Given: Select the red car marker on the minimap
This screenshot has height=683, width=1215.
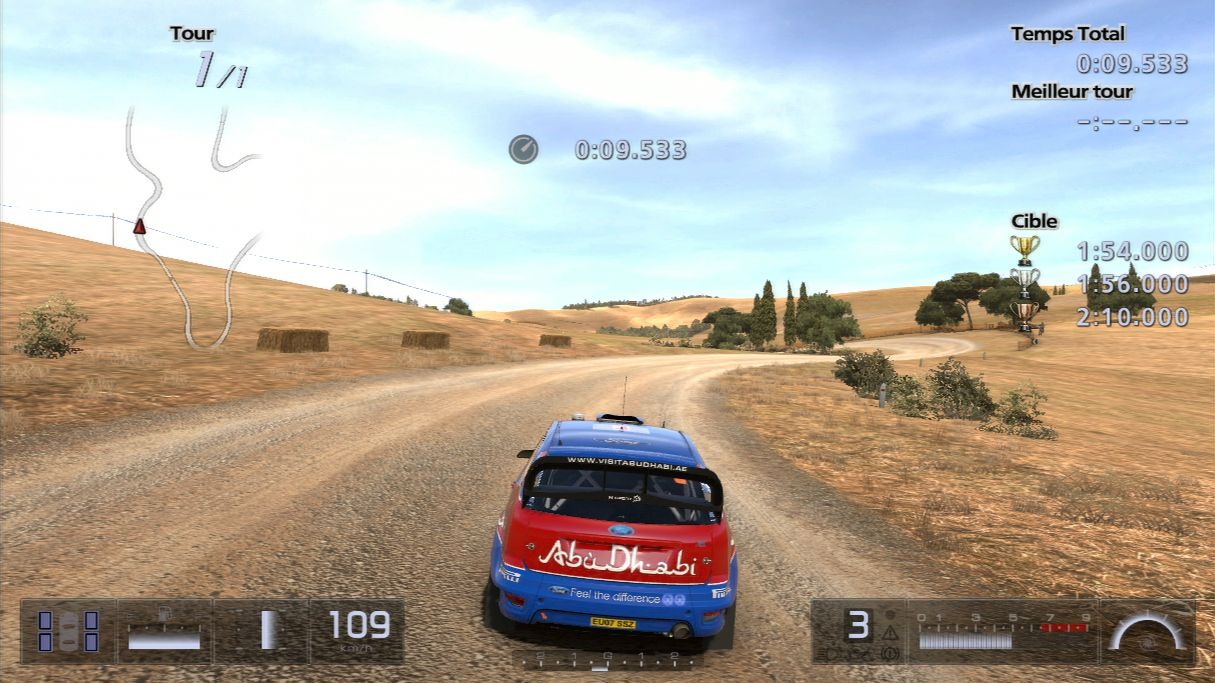Looking at the screenshot, I should (x=140, y=227).
